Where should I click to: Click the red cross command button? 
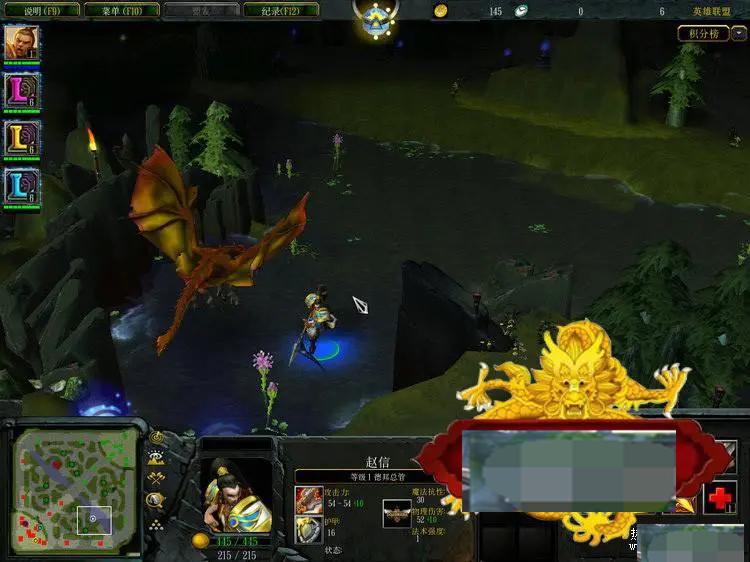[719, 498]
